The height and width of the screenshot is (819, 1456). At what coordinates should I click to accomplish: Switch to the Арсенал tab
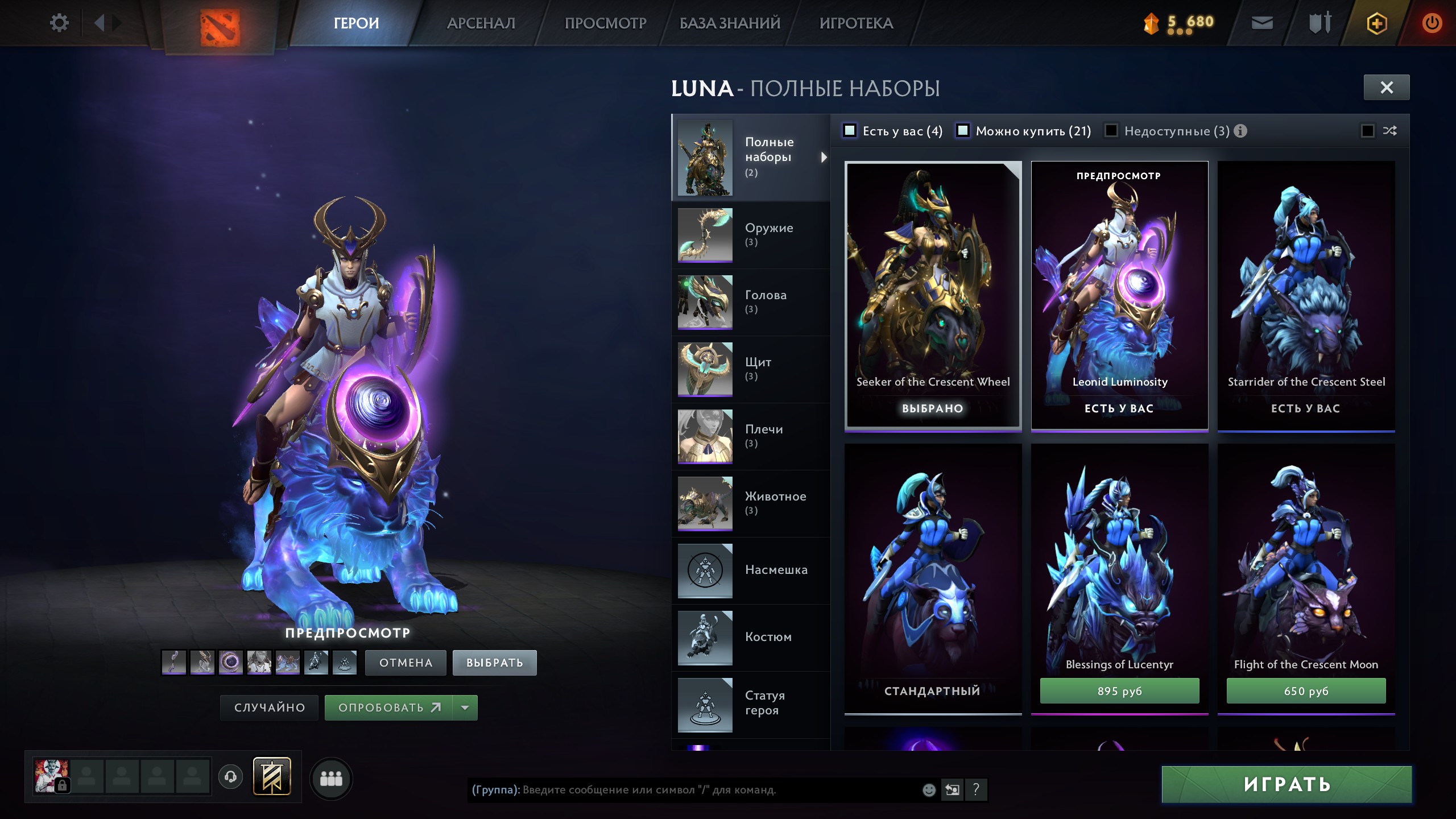(x=481, y=23)
